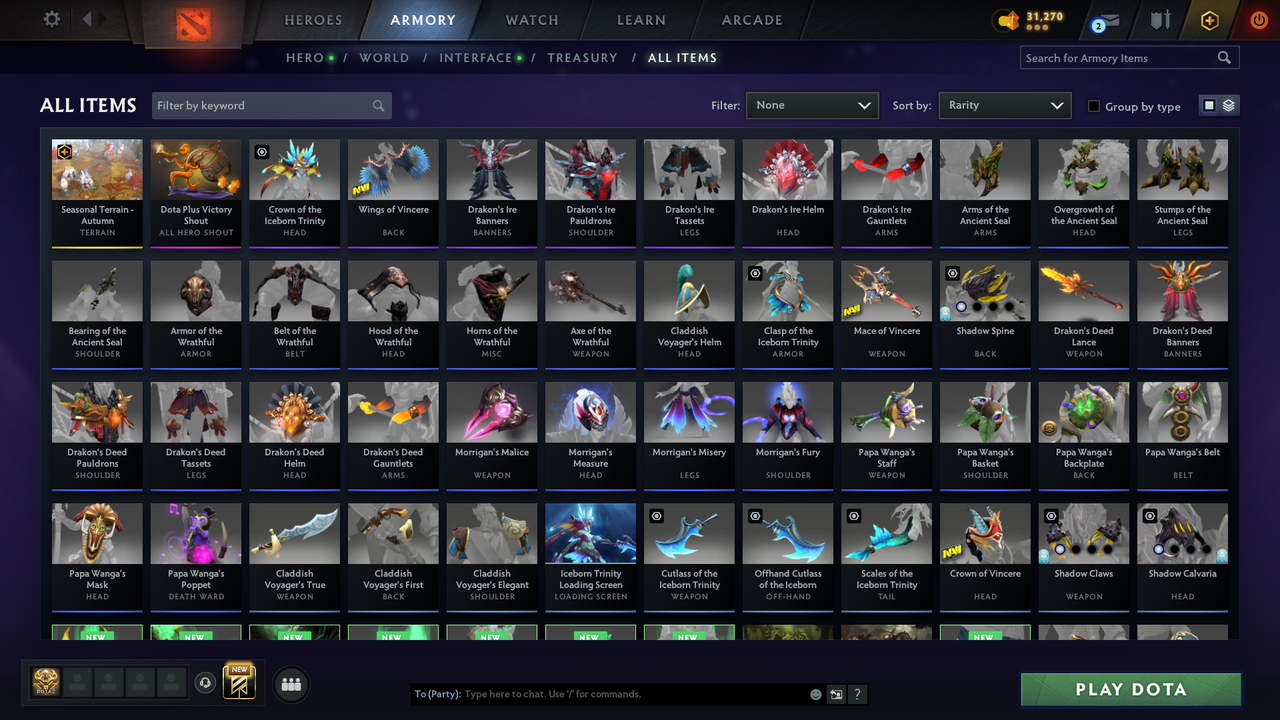
Task: Enable the Group by type checkbox
Action: click(1093, 106)
